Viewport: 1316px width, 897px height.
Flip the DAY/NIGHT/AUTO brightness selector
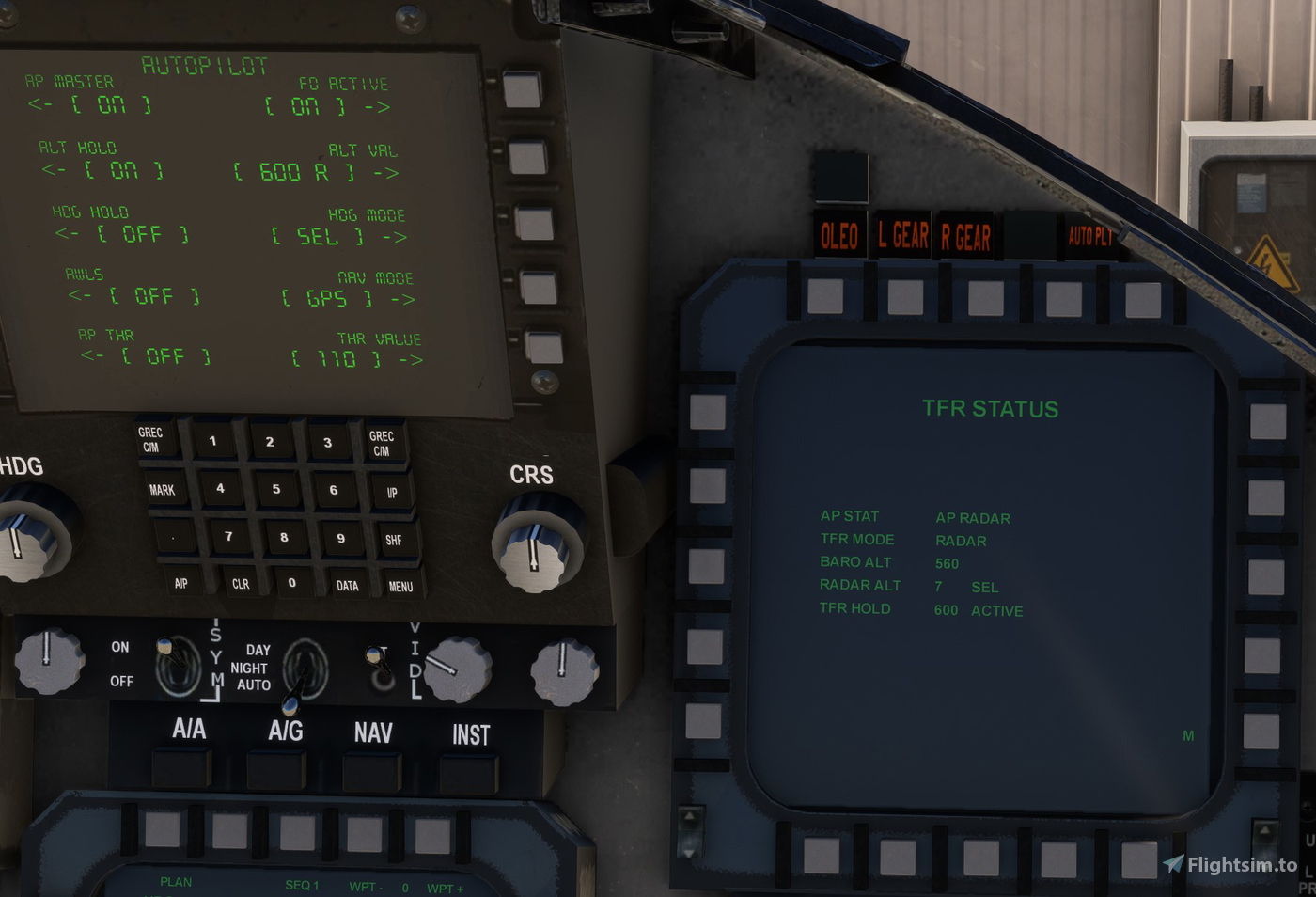[x=303, y=669]
